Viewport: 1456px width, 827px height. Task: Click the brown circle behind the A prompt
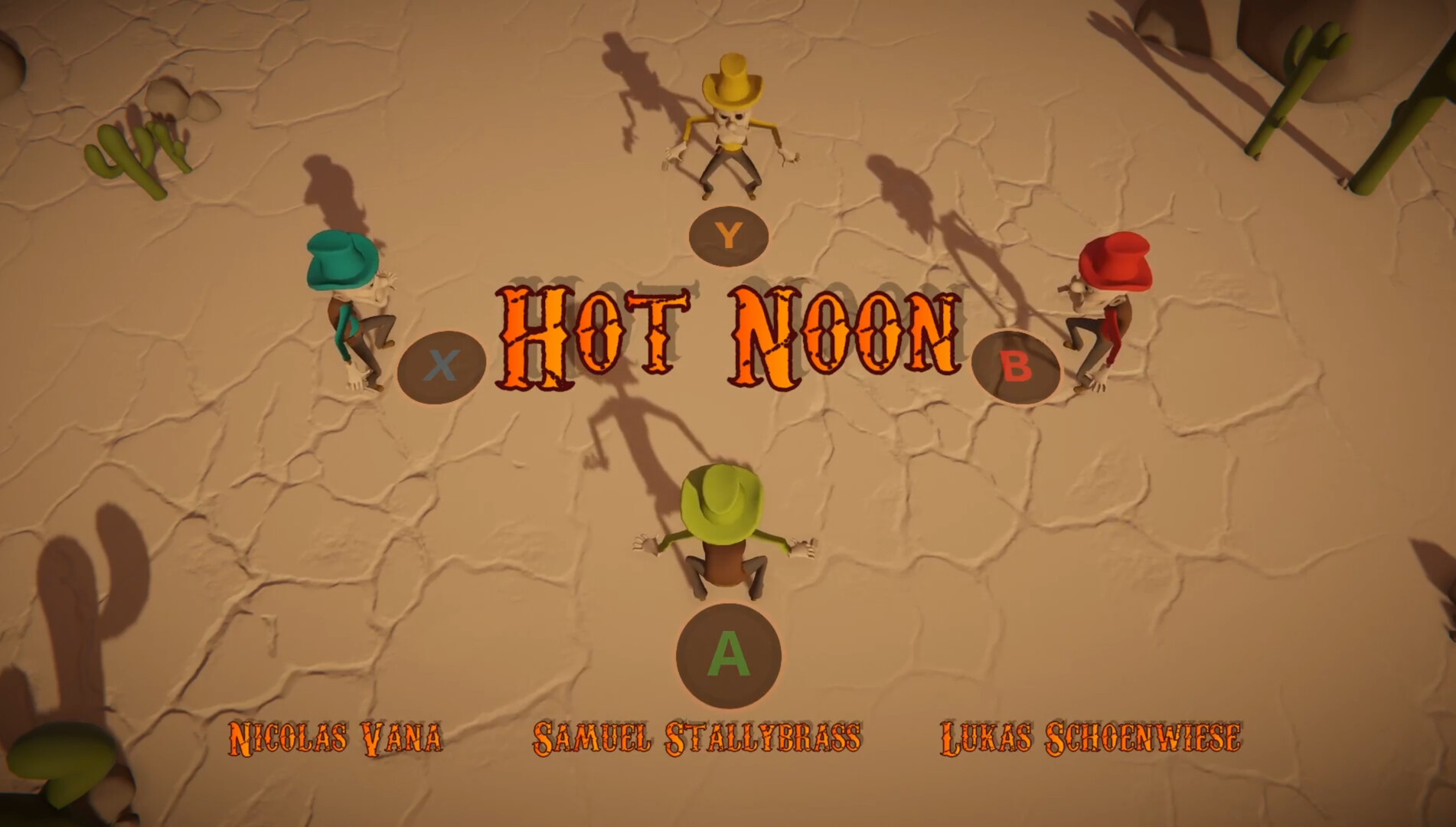pyautogui.click(x=728, y=655)
